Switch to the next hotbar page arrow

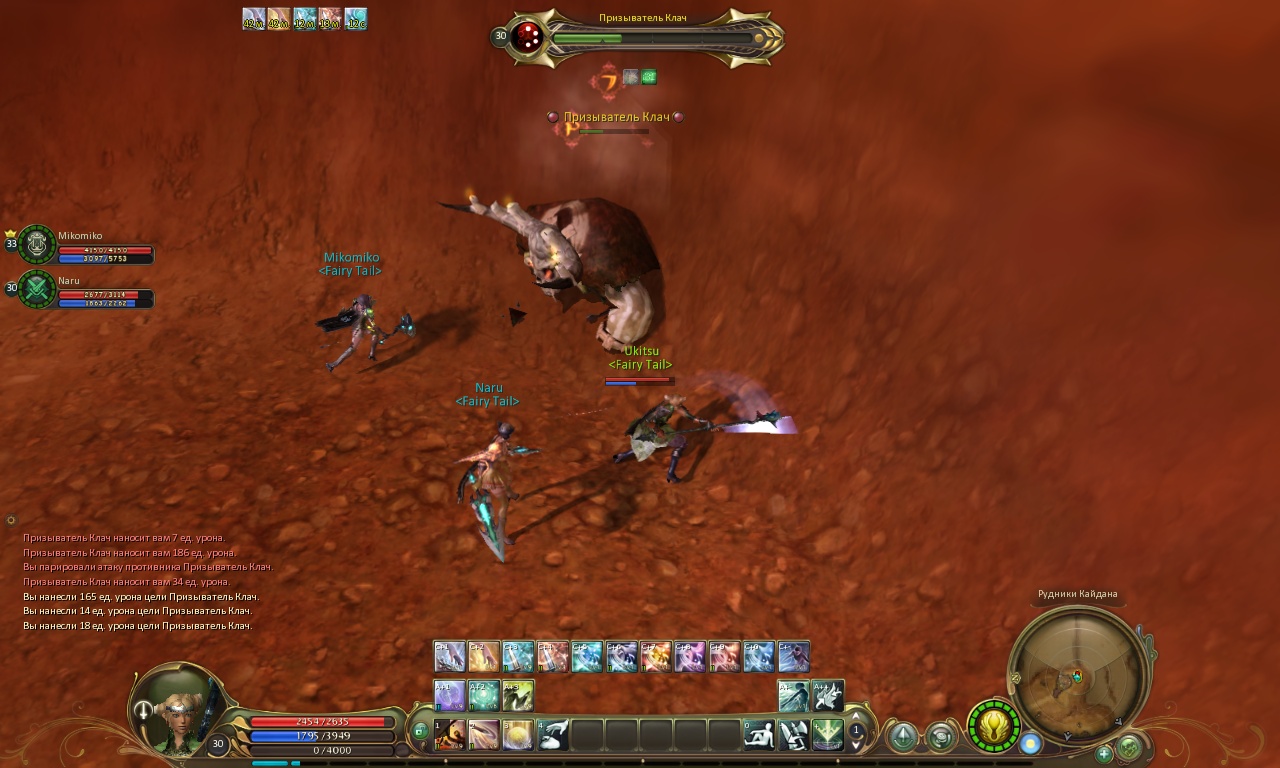(856, 746)
